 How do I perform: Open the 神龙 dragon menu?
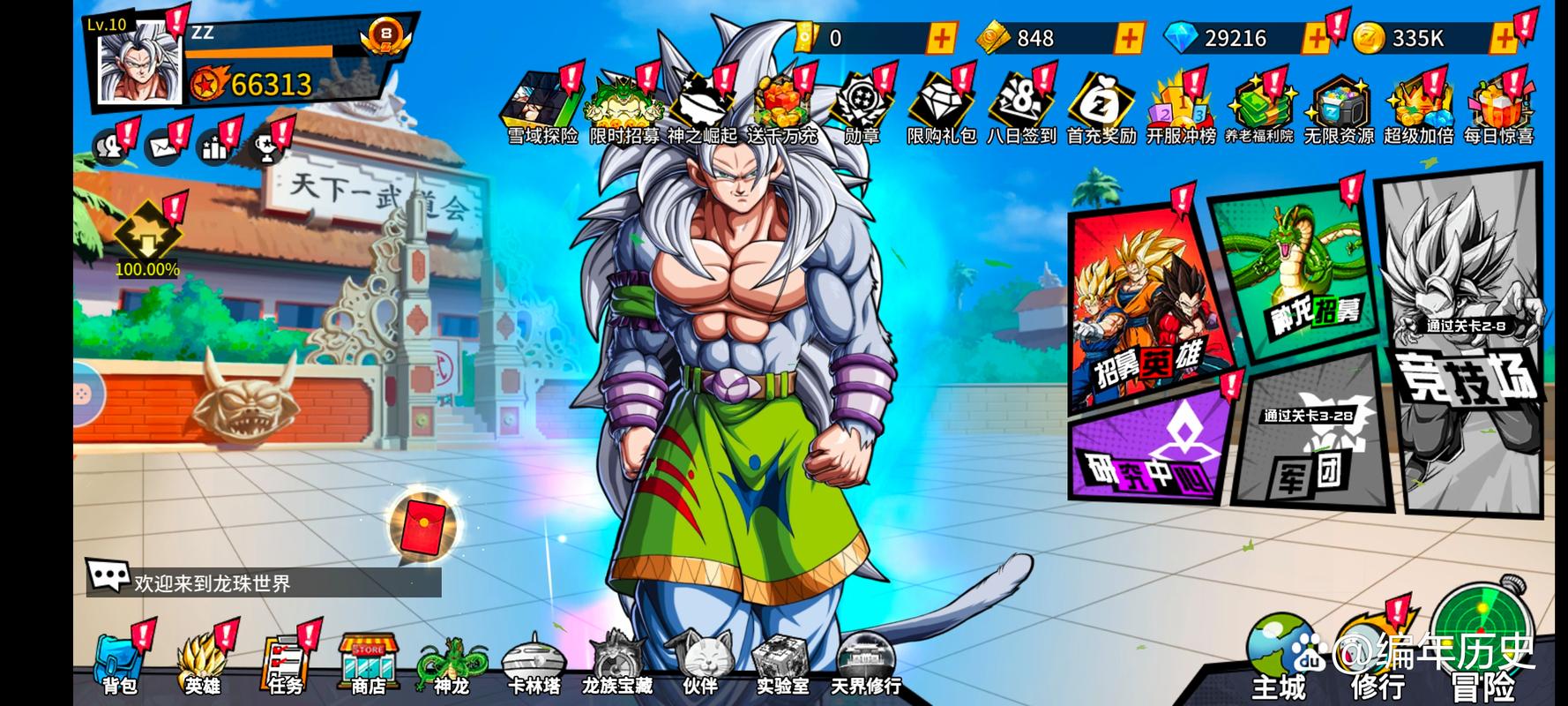point(451,664)
